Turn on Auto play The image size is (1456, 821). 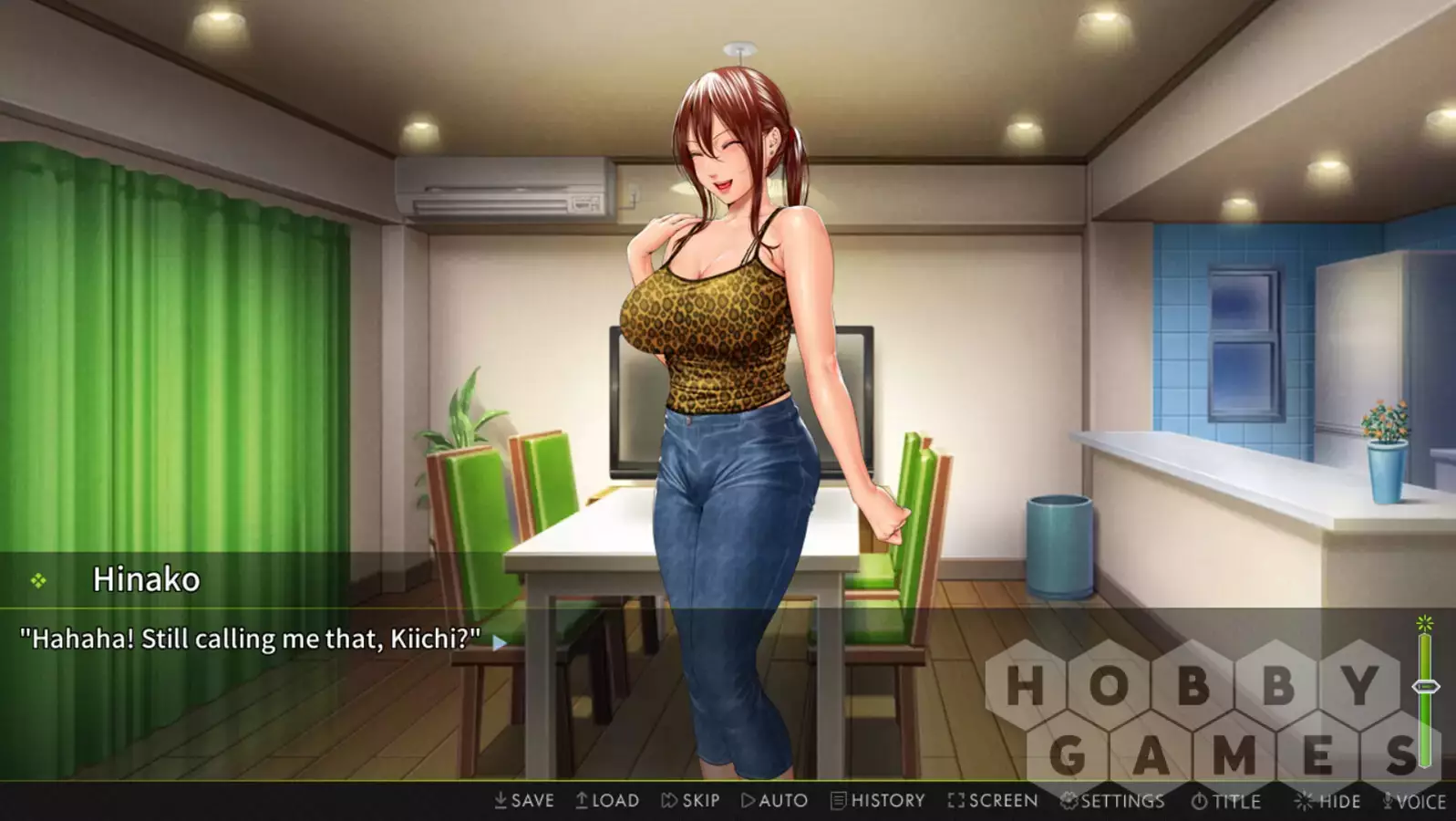click(774, 801)
